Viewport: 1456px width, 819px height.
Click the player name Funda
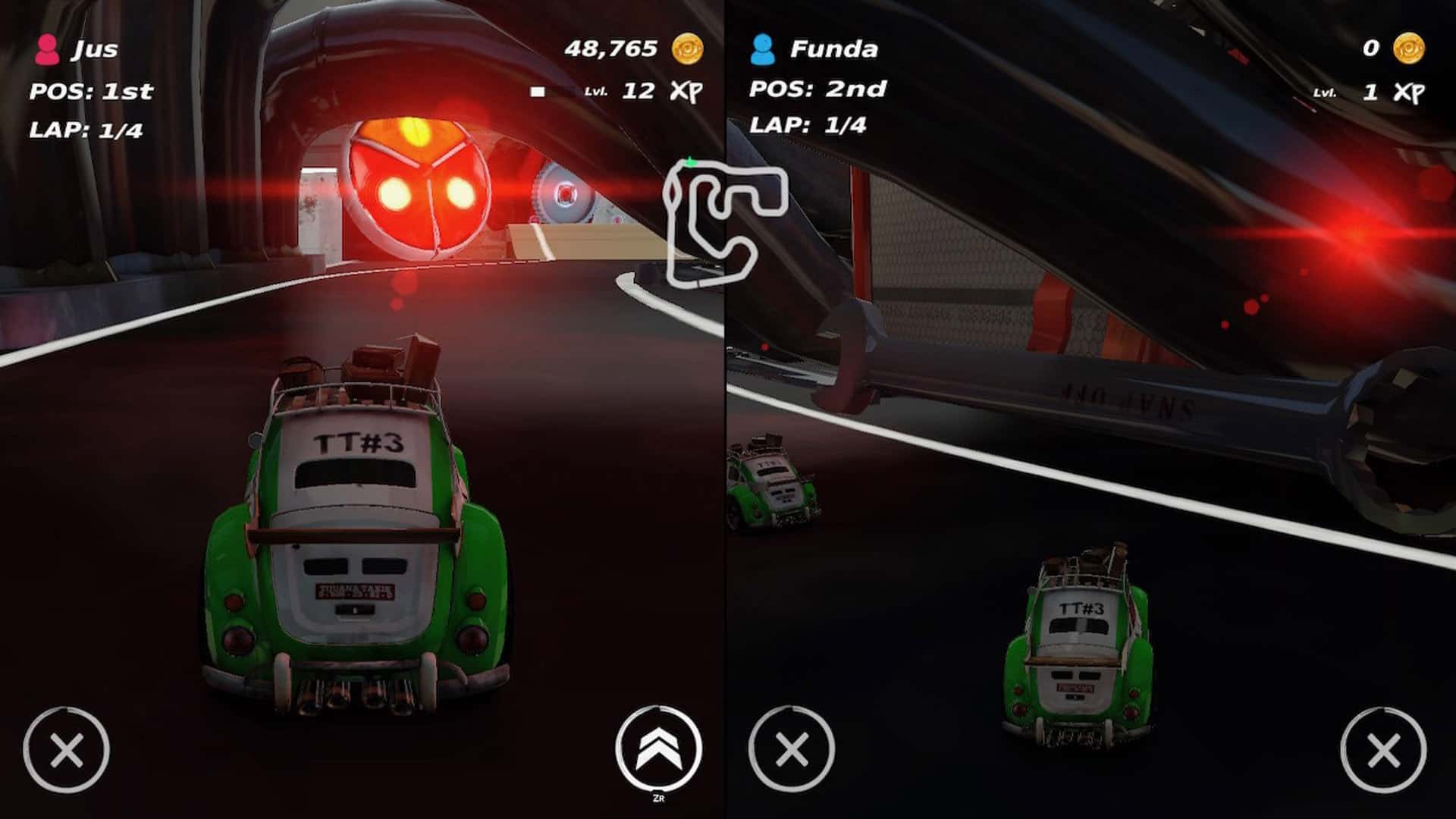click(x=834, y=48)
